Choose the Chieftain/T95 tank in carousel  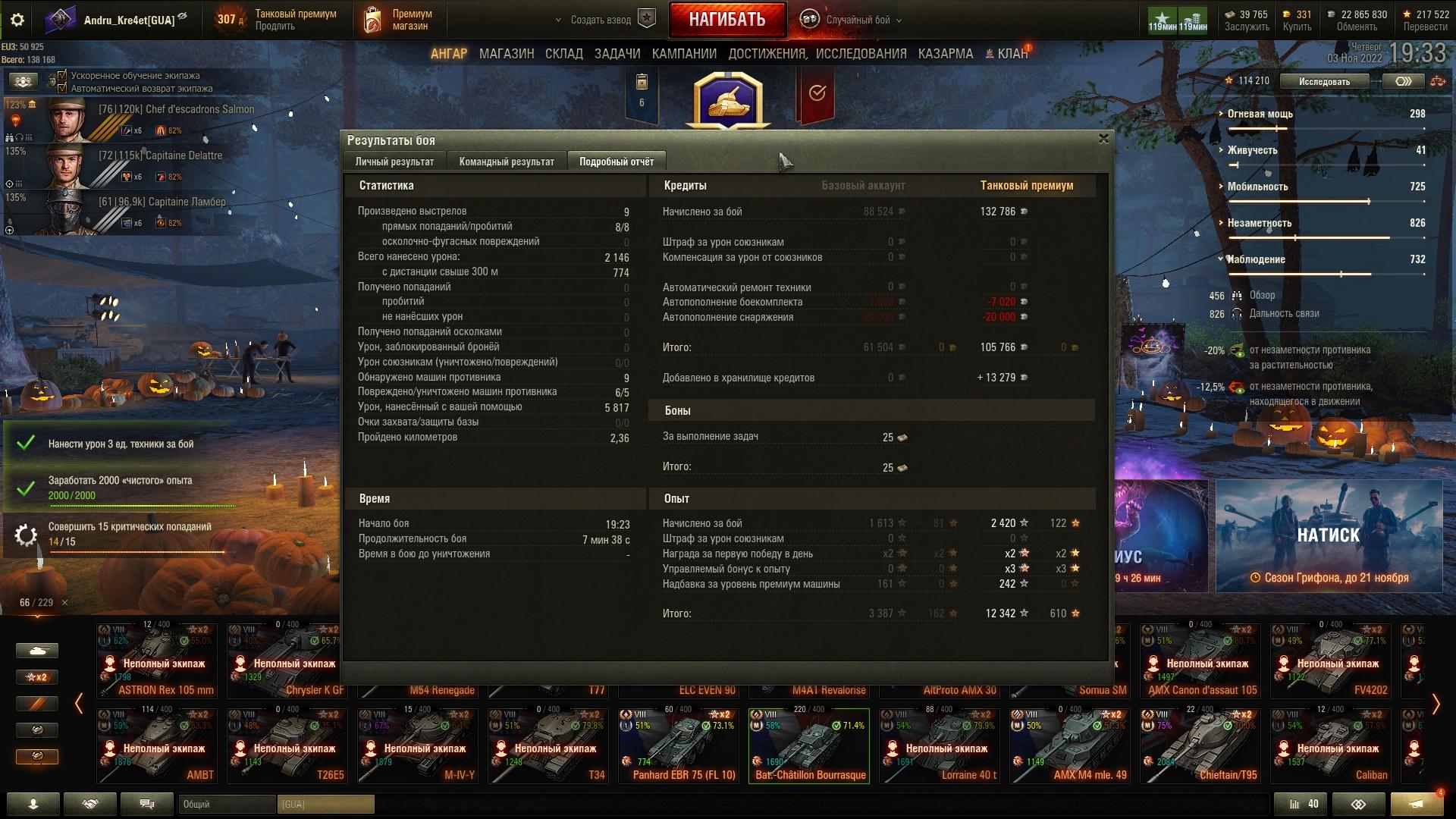click(x=1200, y=745)
